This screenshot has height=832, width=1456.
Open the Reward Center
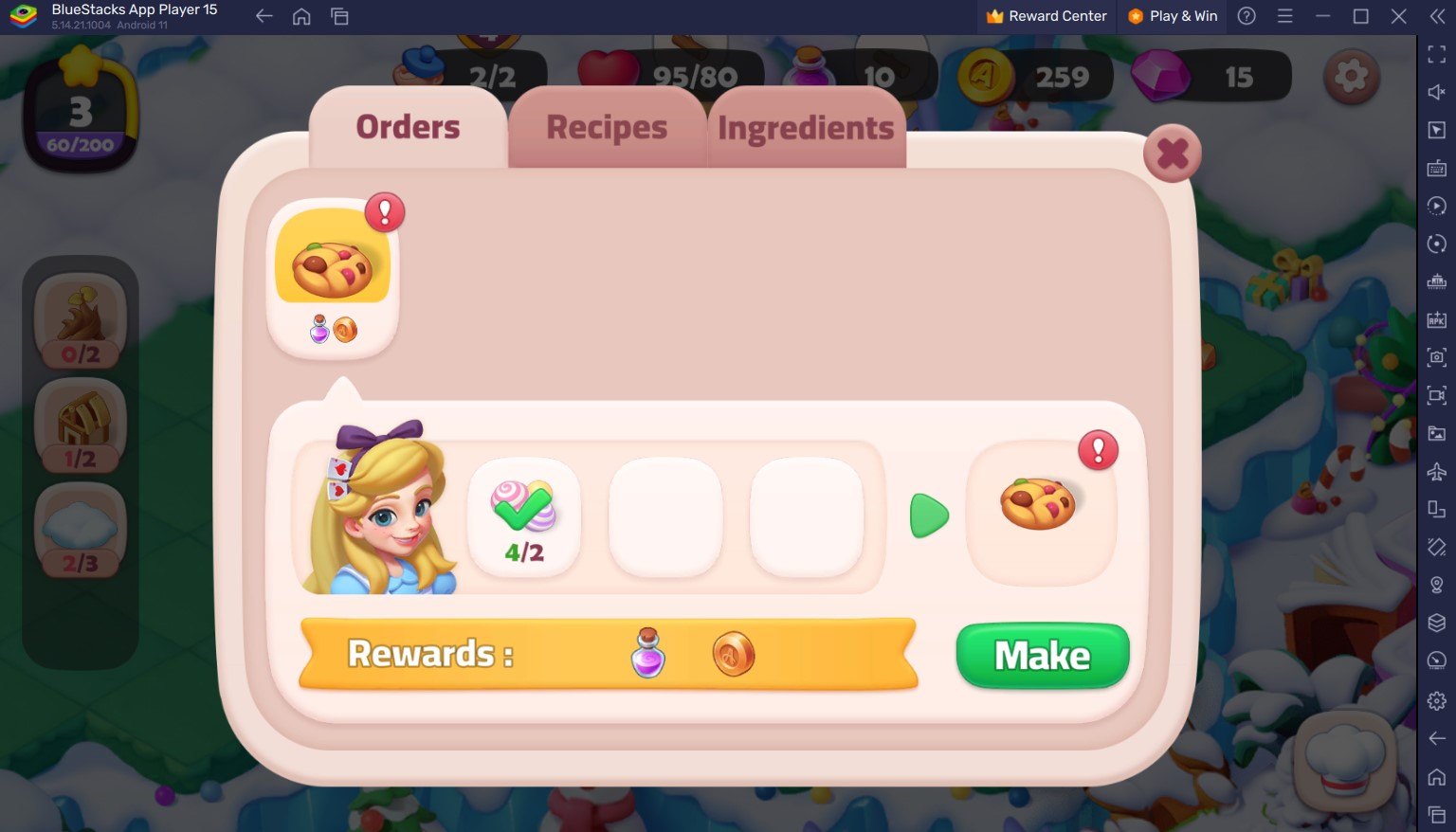click(1046, 16)
